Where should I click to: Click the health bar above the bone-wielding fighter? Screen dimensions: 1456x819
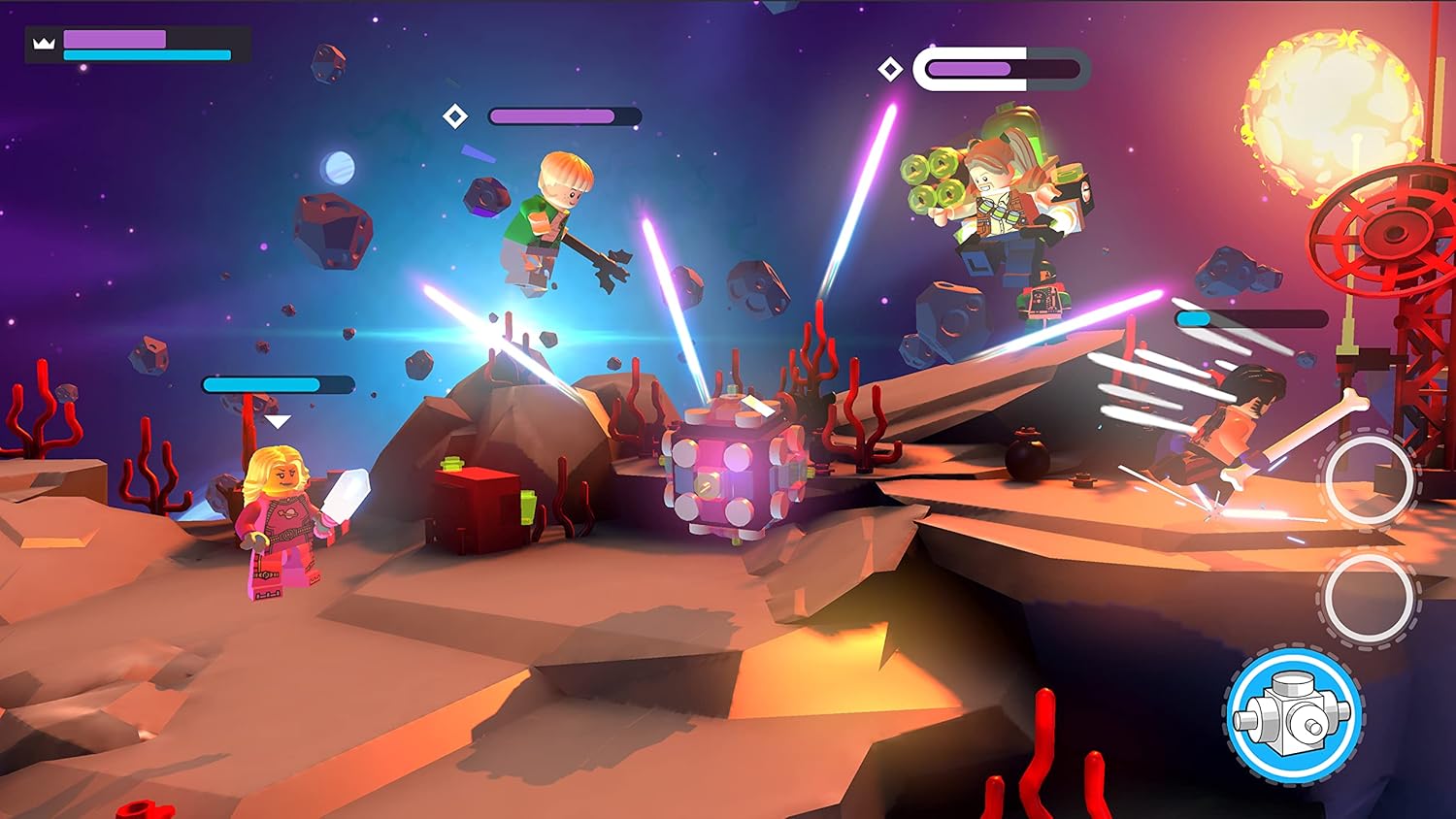[x=1250, y=318]
